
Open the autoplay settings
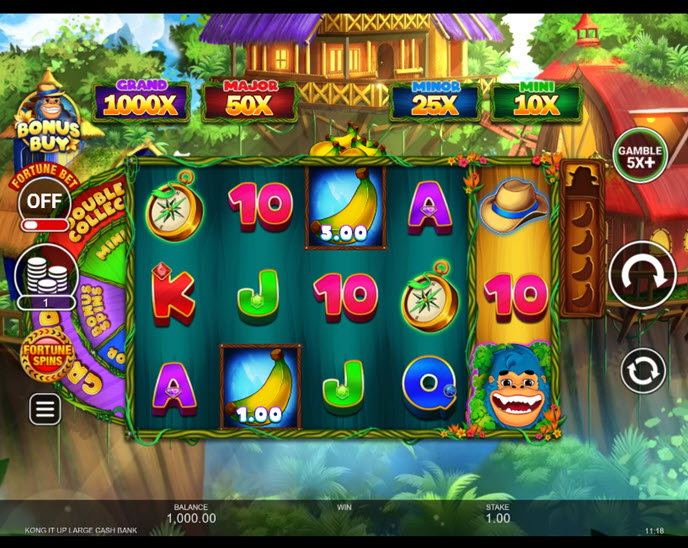coord(642,371)
